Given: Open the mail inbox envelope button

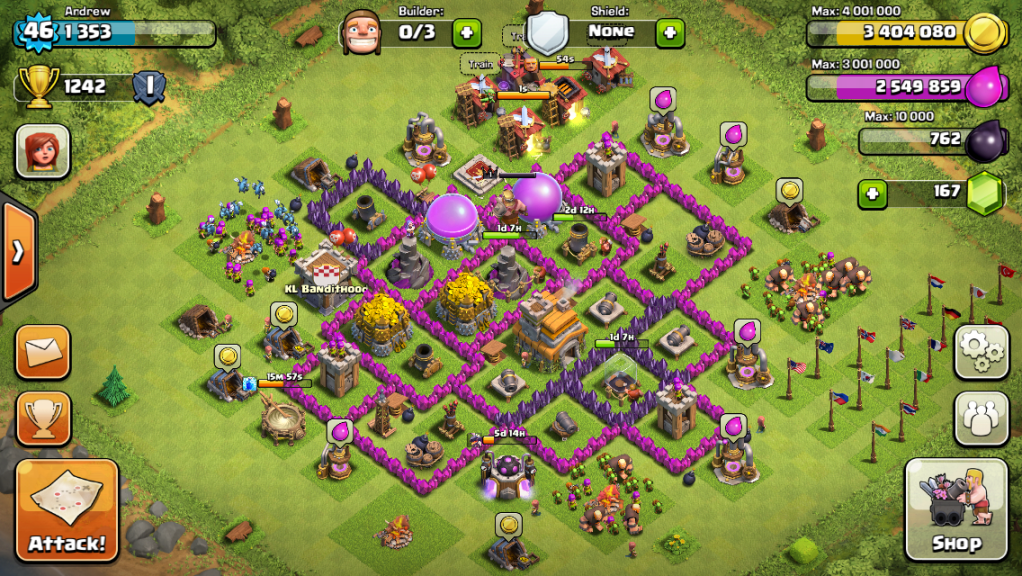Looking at the screenshot, I should 43,351.
